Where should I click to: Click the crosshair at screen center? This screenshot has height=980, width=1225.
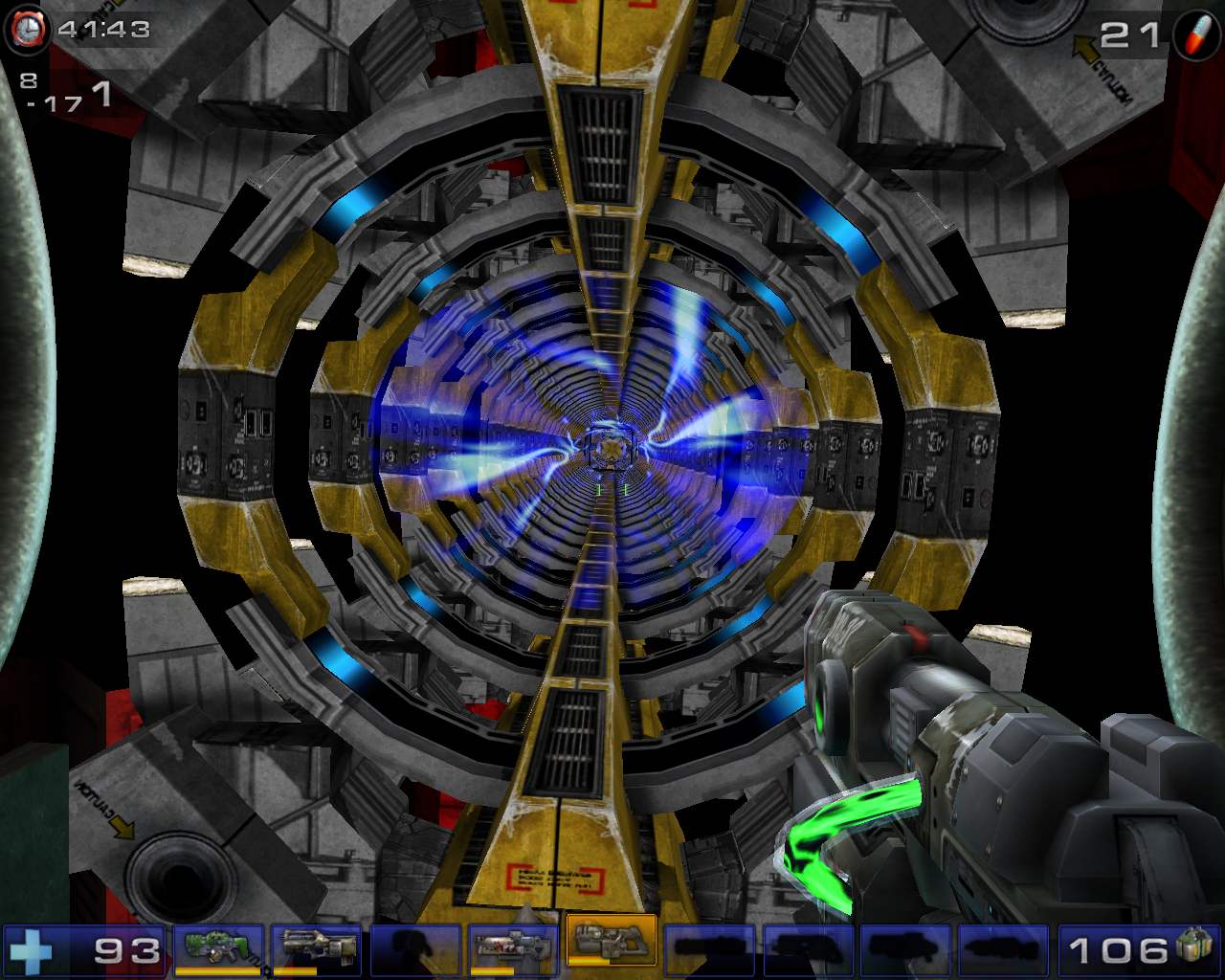(612, 490)
